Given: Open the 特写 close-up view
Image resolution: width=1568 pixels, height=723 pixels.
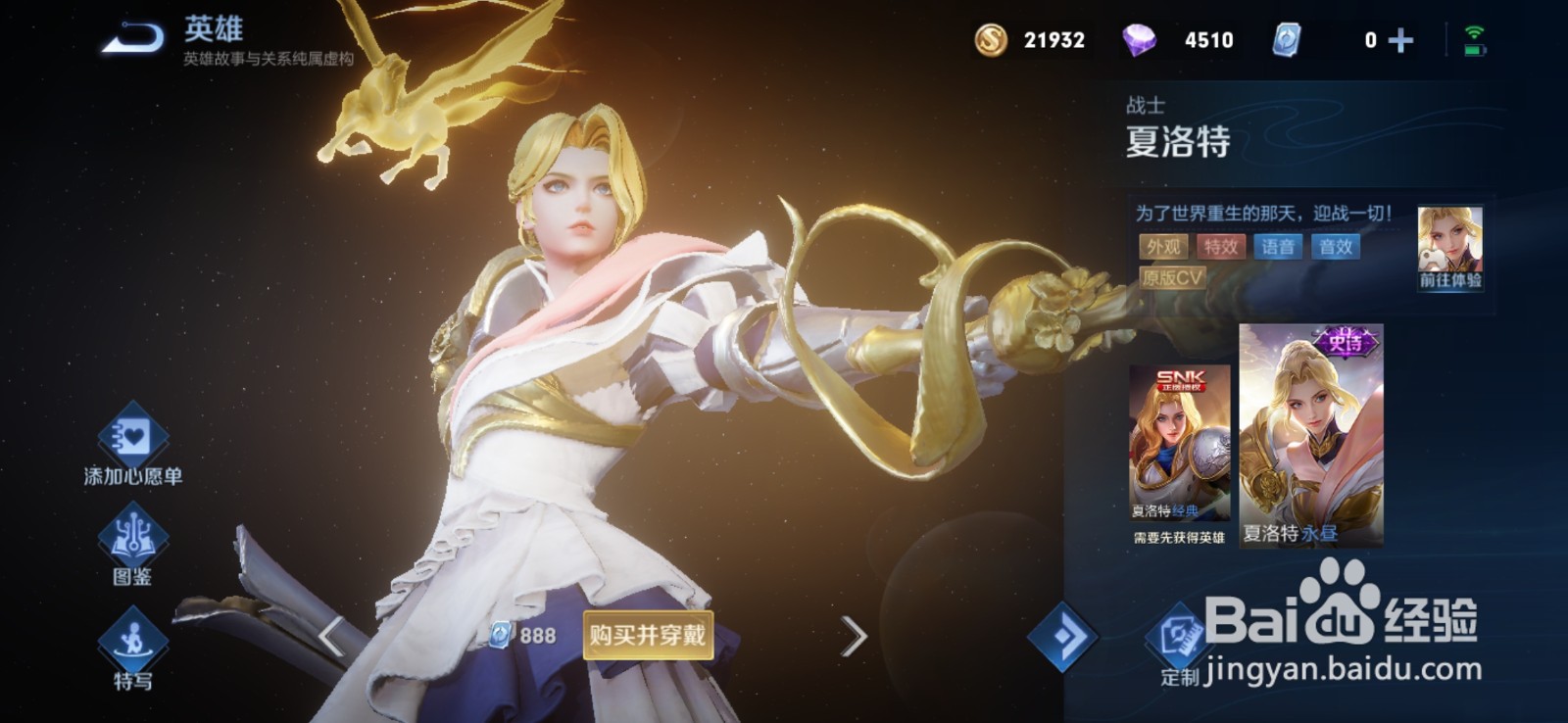Looking at the screenshot, I should (132, 649).
